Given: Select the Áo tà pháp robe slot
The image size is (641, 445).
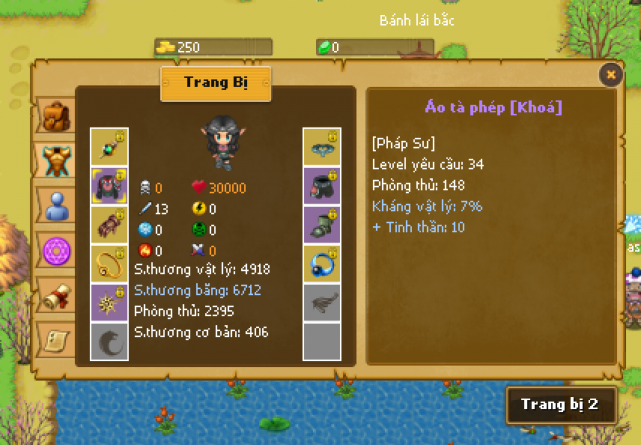Looking at the screenshot, I should click(109, 185).
